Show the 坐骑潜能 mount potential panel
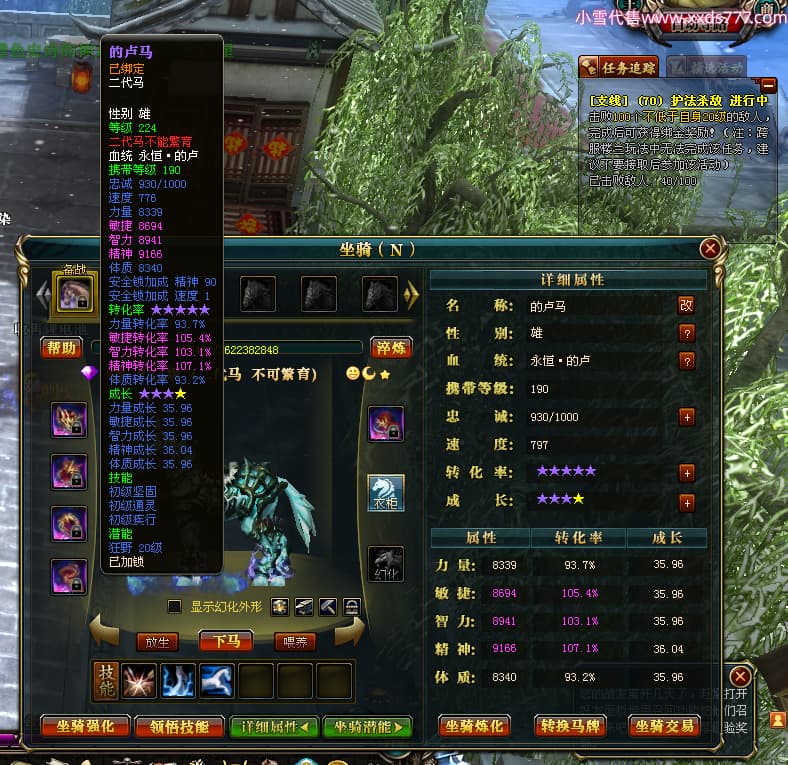The image size is (788, 765). [x=367, y=727]
